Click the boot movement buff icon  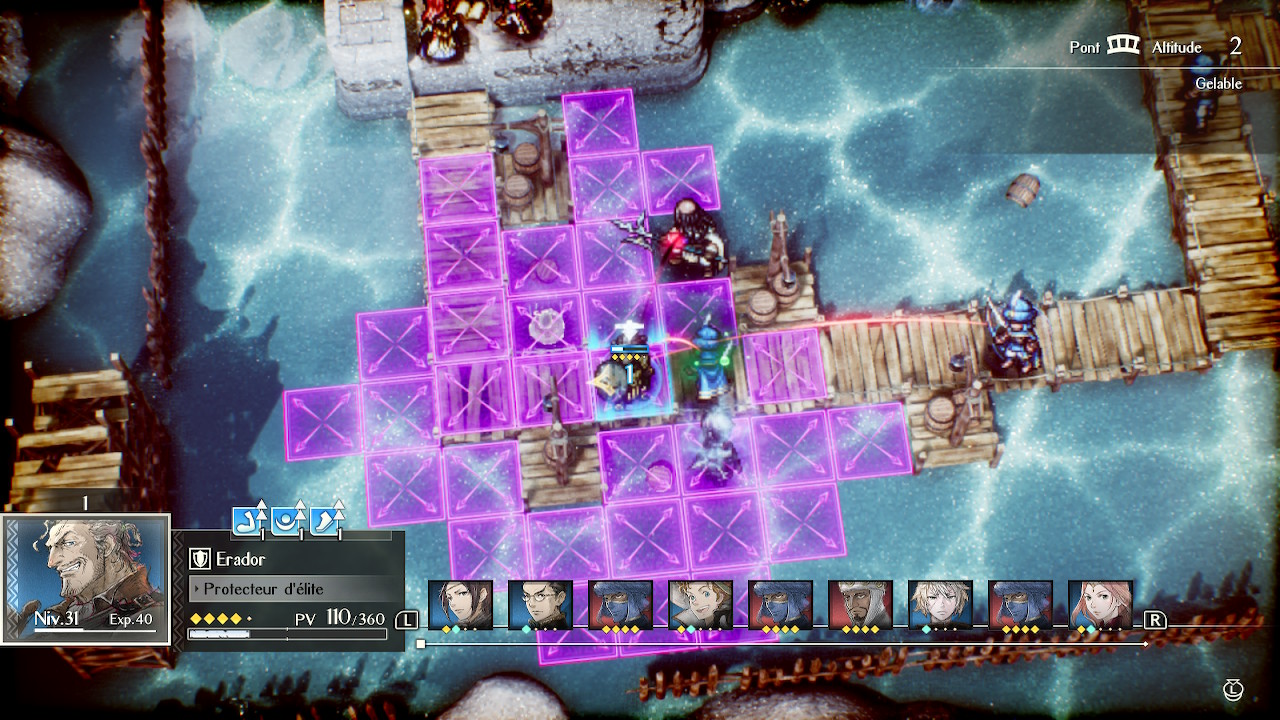[325, 520]
